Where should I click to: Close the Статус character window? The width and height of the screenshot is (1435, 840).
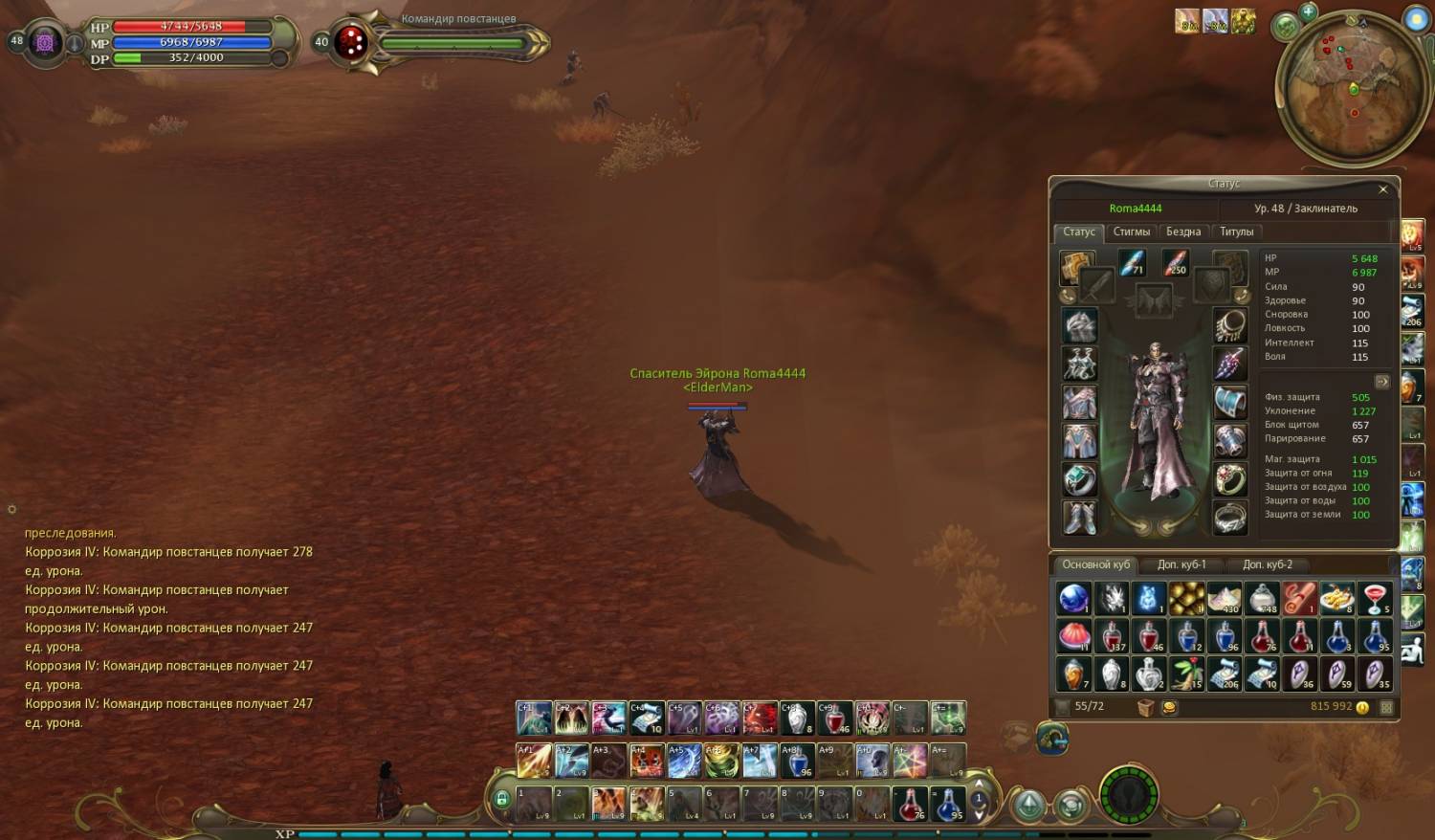pos(1382,189)
